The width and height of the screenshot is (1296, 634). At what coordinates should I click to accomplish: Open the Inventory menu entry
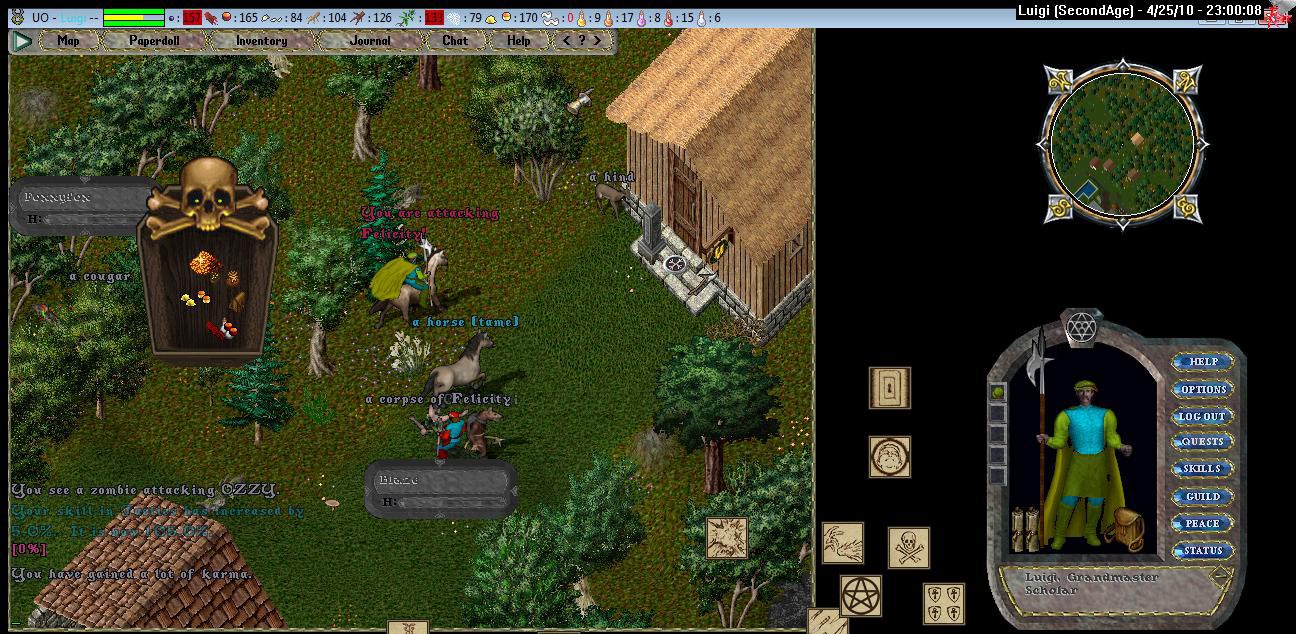(261, 41)
